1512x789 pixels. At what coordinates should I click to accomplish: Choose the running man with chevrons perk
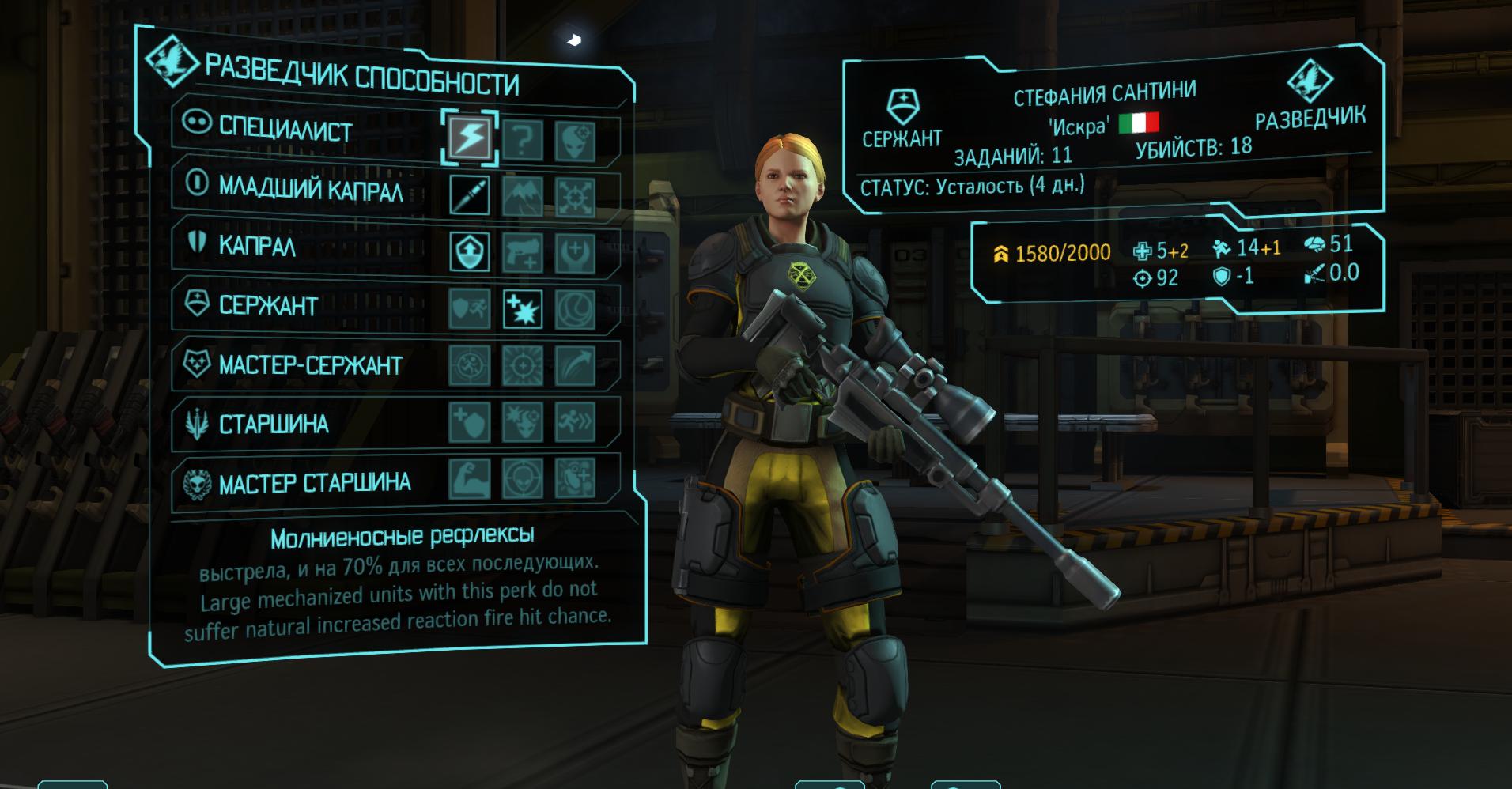[x=575, y=423]
